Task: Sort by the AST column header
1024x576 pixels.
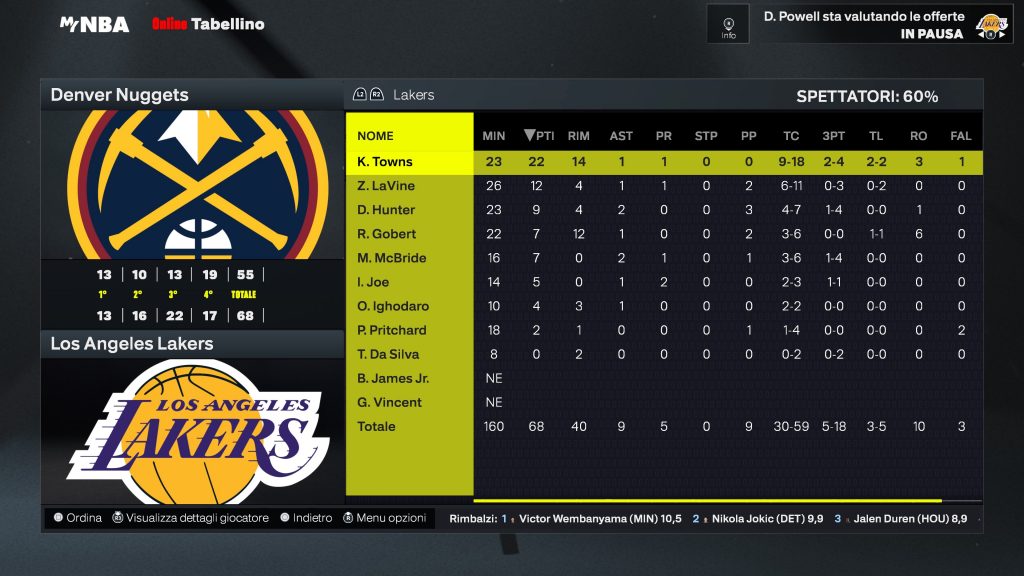Action: 621,136
